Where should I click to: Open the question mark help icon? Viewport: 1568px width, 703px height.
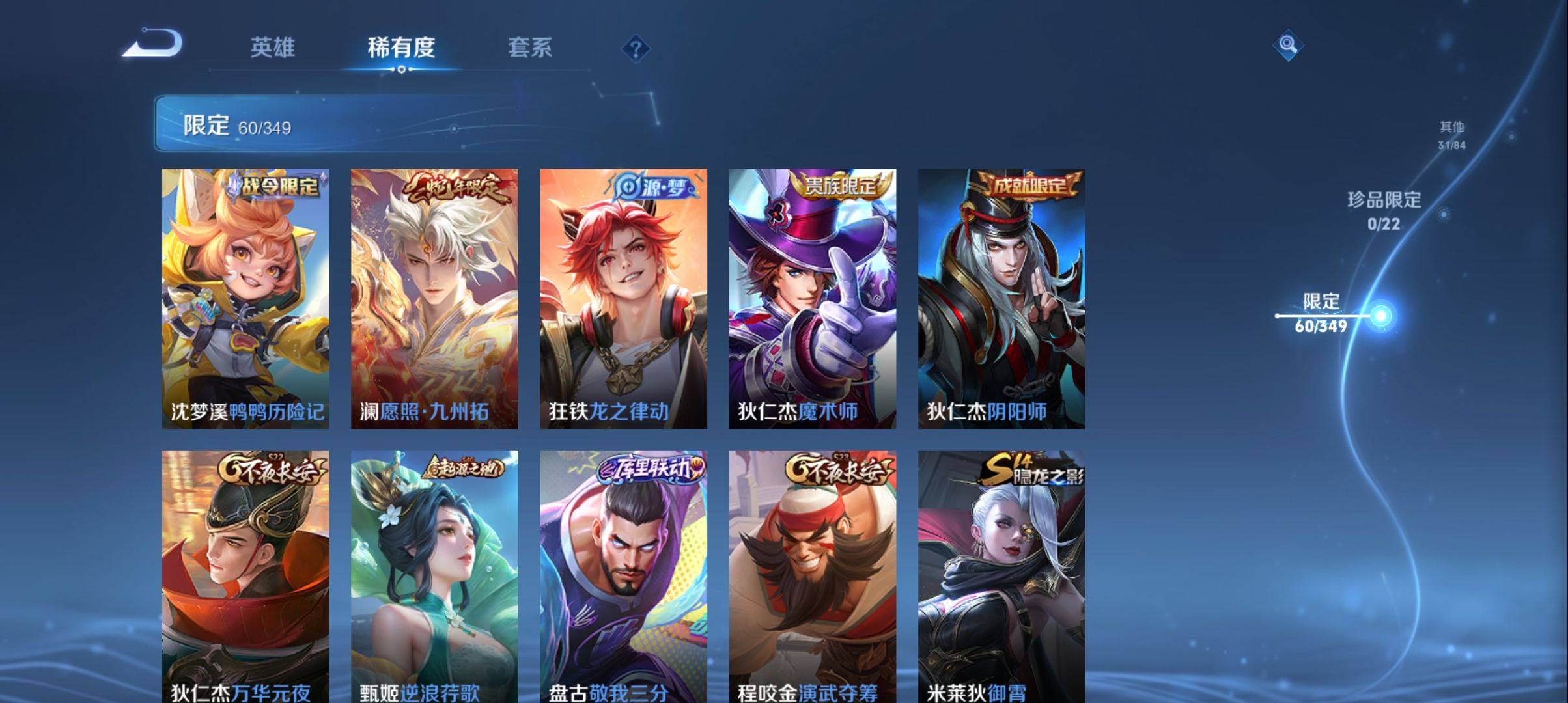(x=636, y=49)
